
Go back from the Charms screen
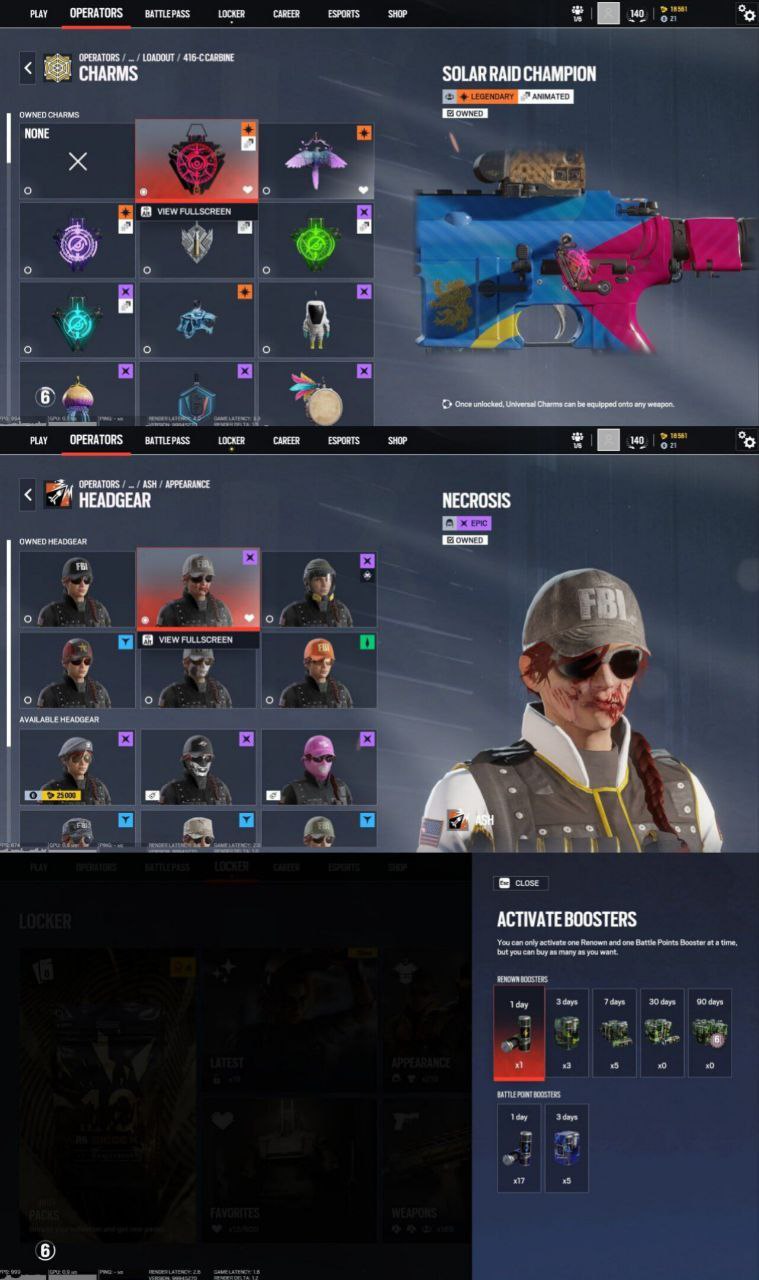[x=28, y=68]
